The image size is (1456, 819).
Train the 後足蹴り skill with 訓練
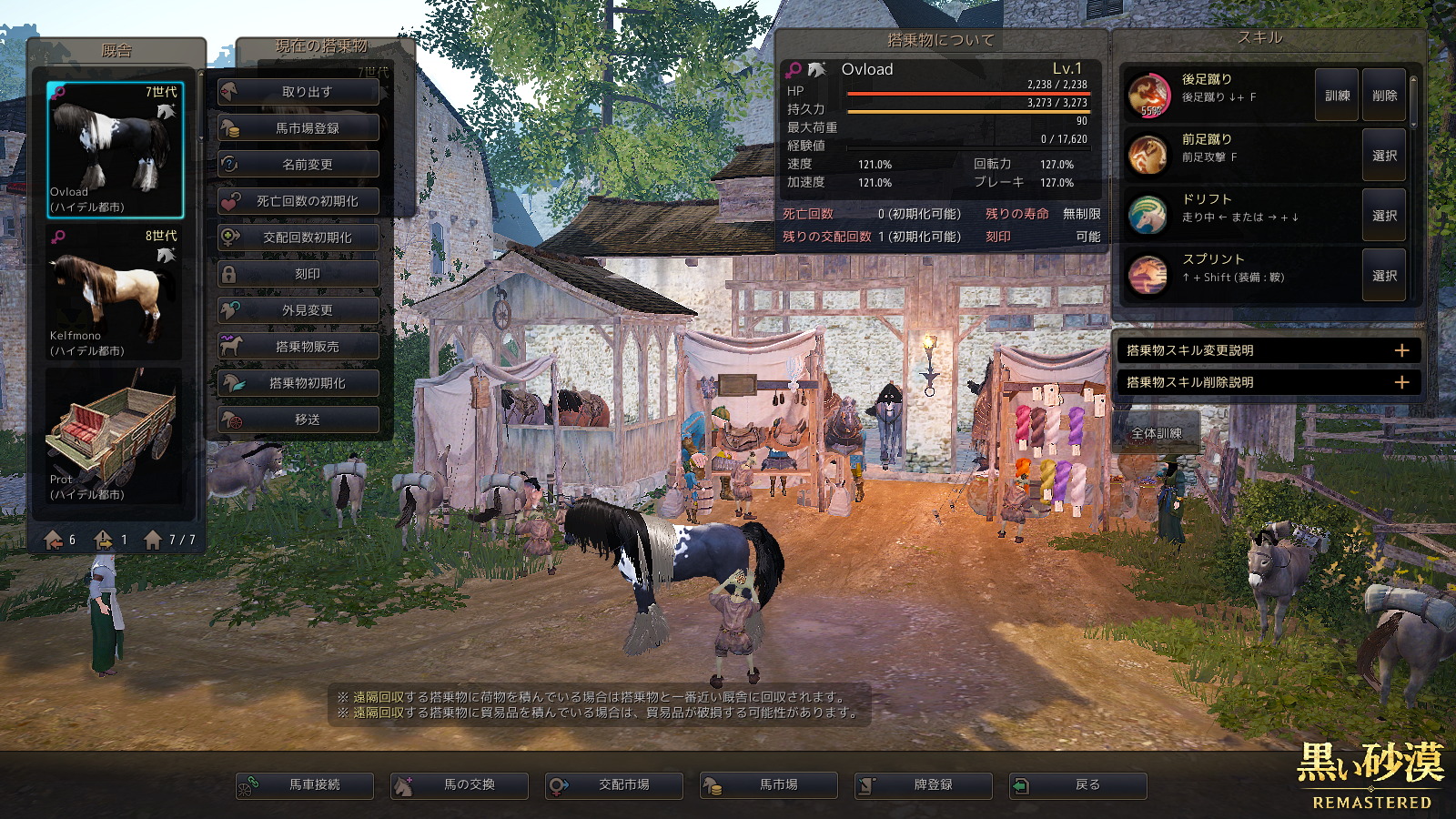coord(1337,95)
